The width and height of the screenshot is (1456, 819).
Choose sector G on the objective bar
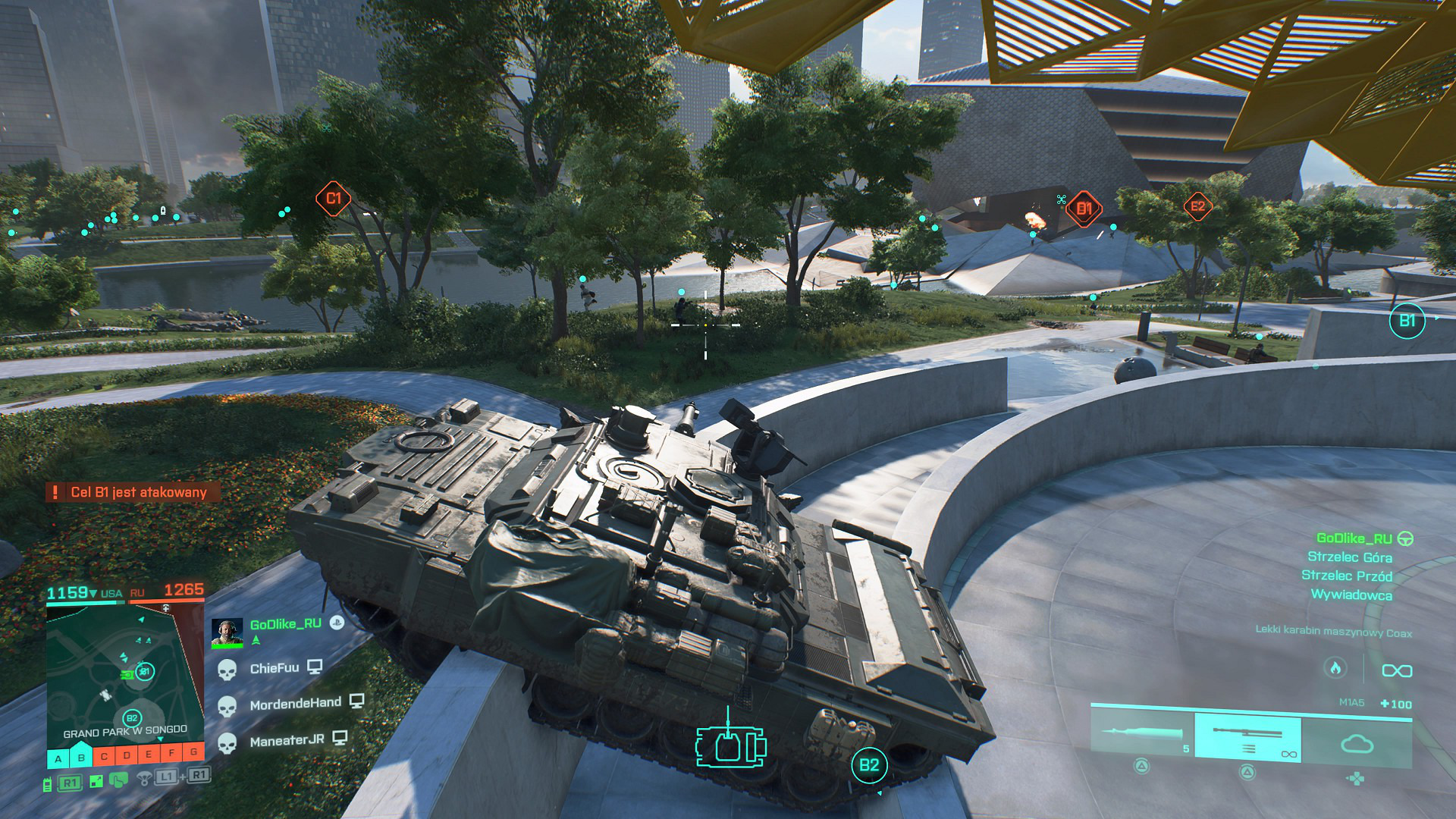point(194,752)
